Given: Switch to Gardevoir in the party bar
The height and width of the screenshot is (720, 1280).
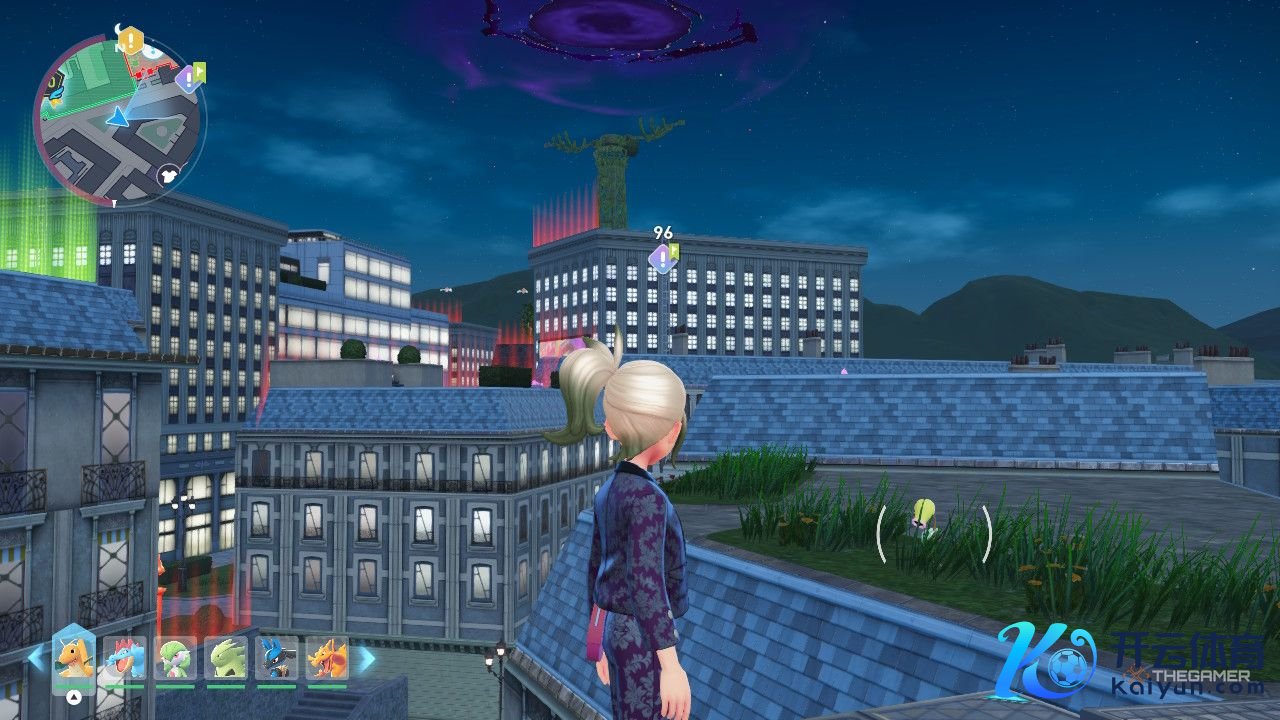Looking at the screenshot, I should pos(176,658).
